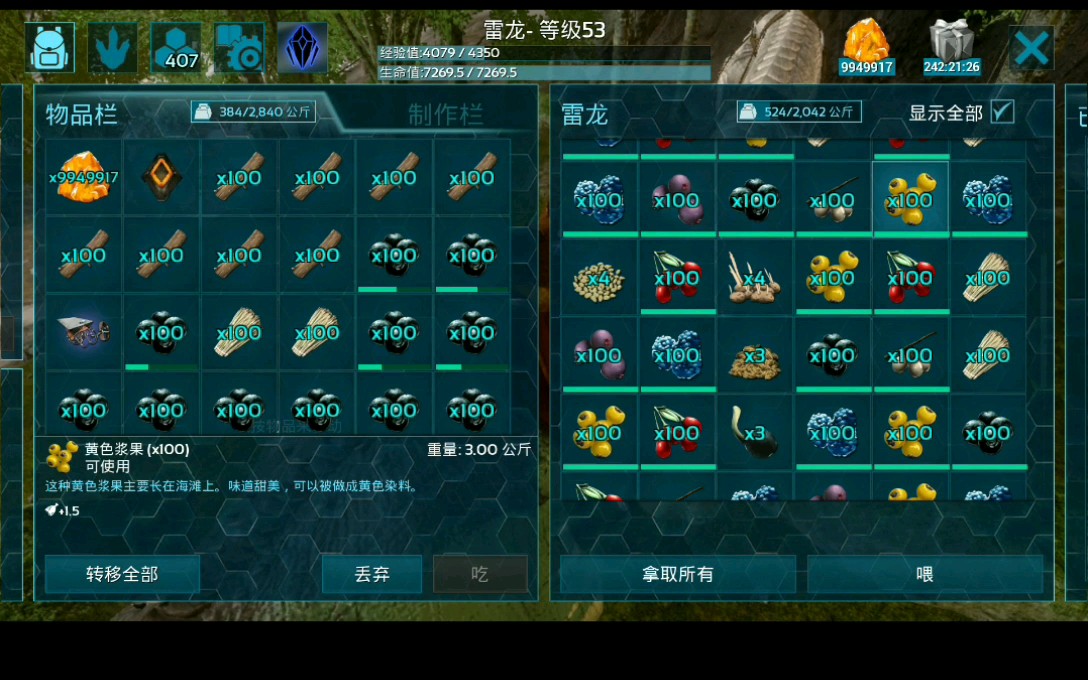This screenshot has height=680, width=1088.
Task: Open the backpack inventory icon
Action: point(51,47)
